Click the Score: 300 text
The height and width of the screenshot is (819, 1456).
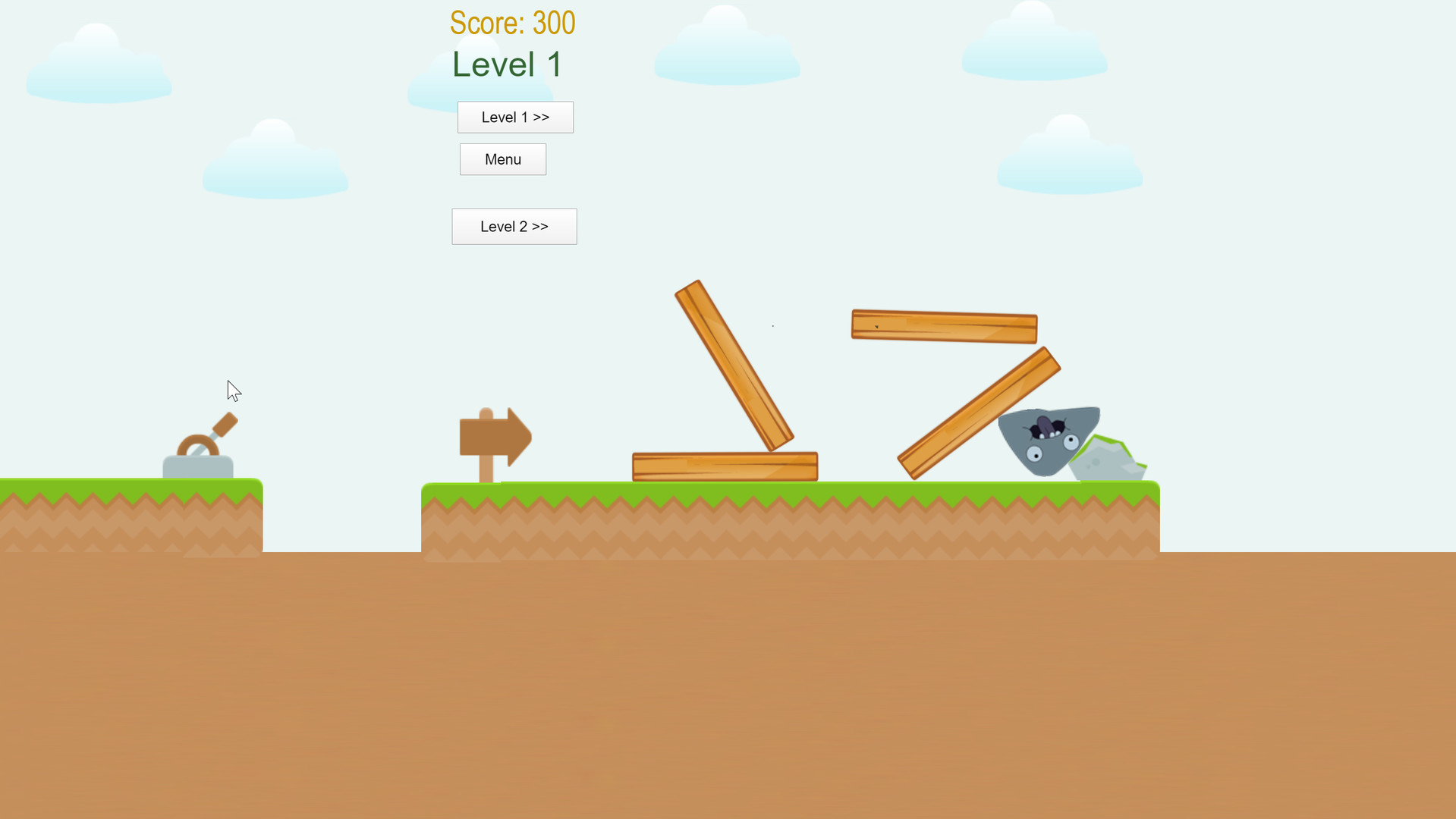tap(512, 23)
